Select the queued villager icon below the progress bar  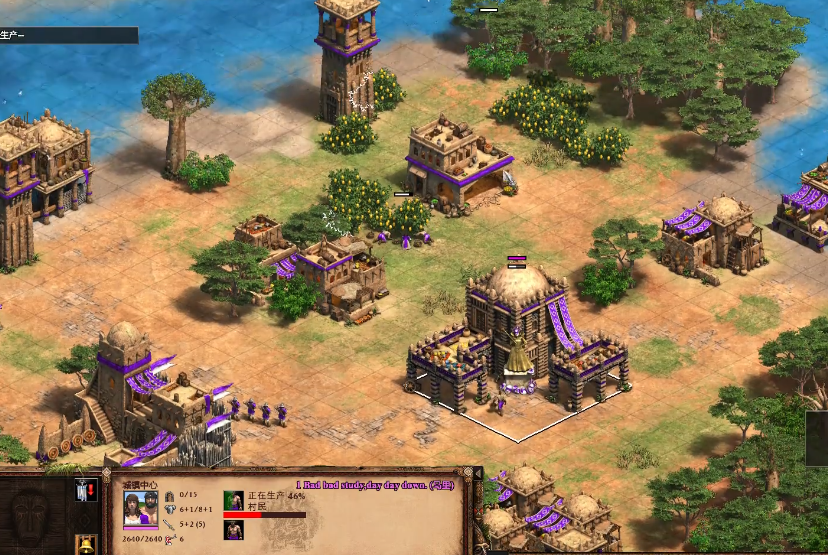233,530
